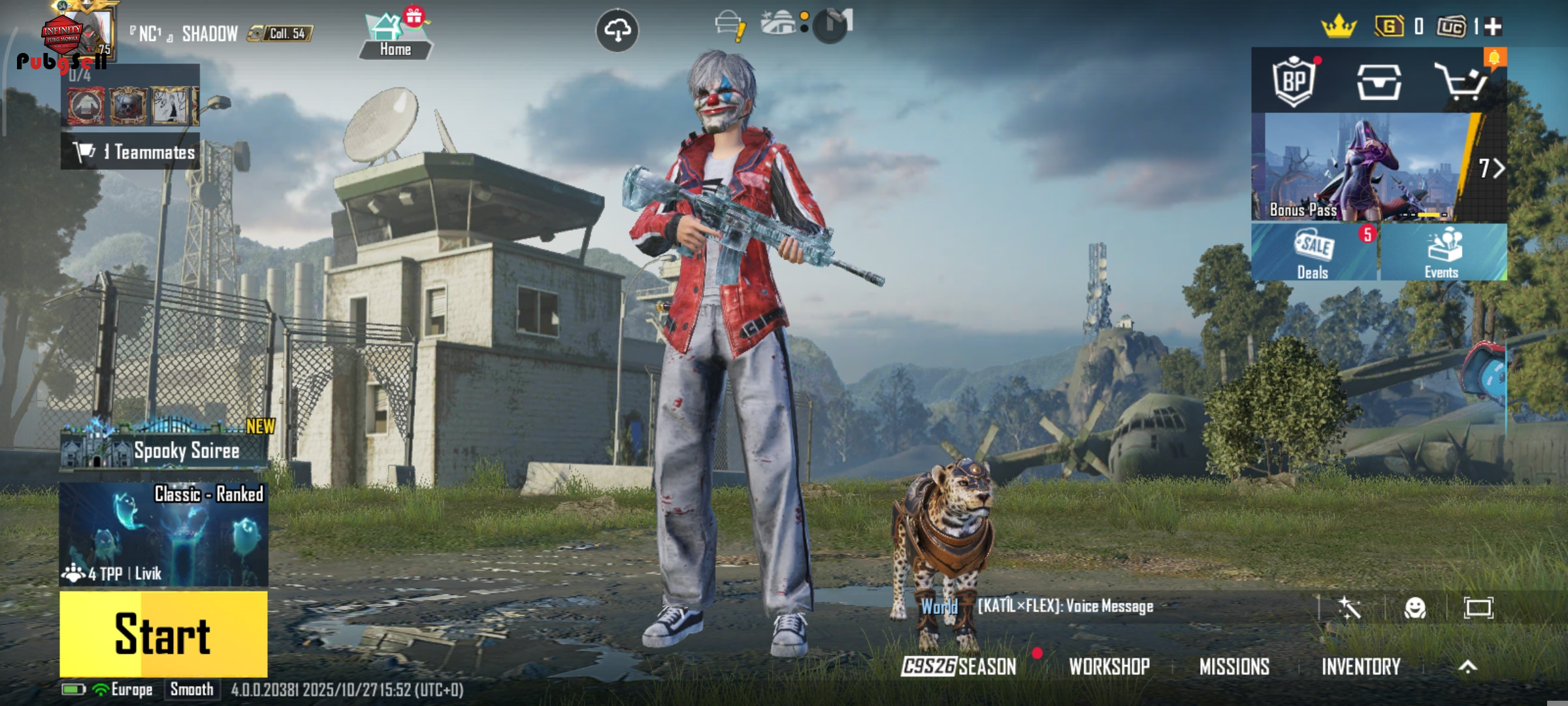Image resolution: width=1568 pixels, height=706 pixels.
Task: Click the cloud download icon
Action: click(617, 30)
